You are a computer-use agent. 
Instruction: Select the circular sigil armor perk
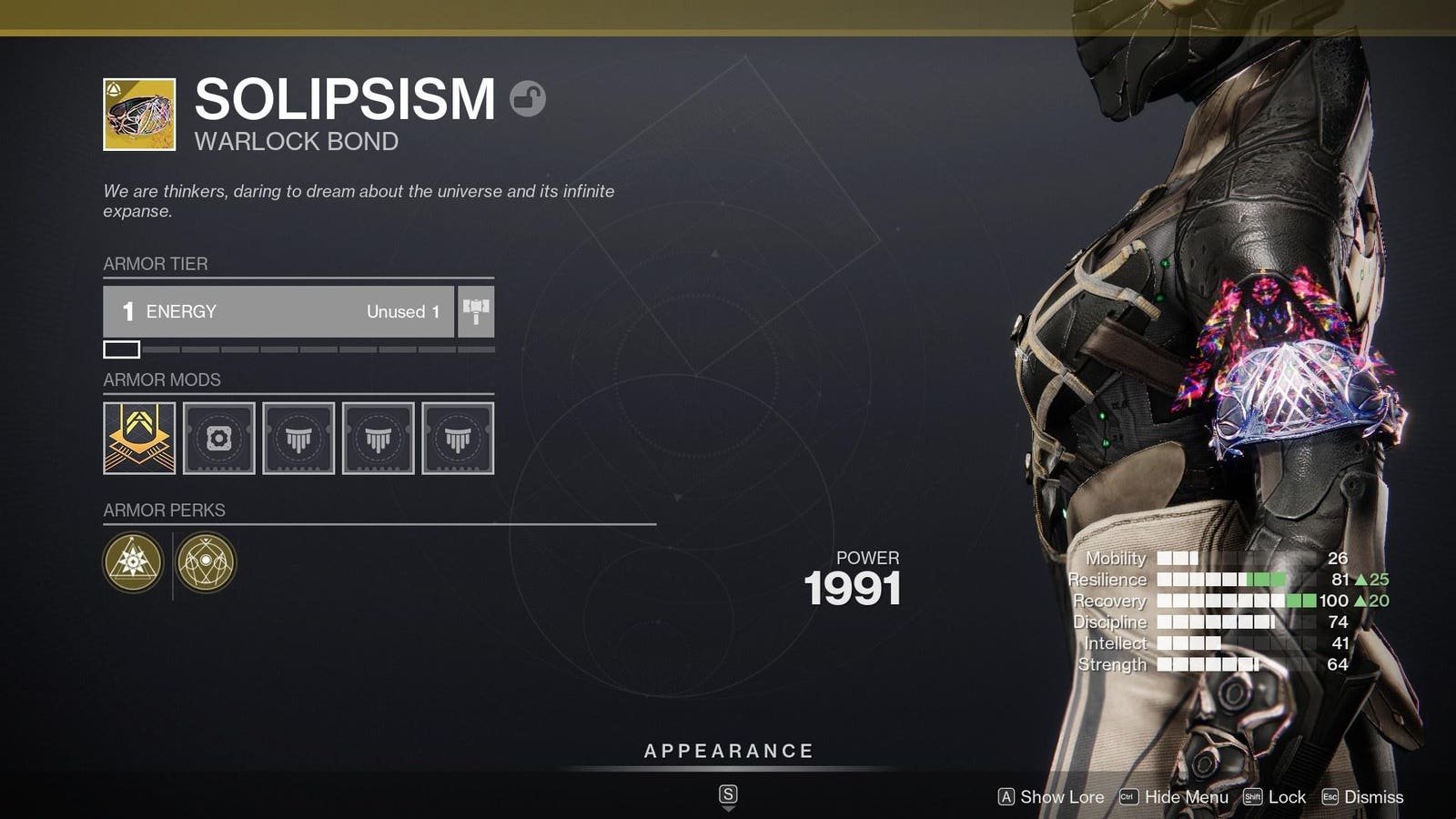click(206, 561)
